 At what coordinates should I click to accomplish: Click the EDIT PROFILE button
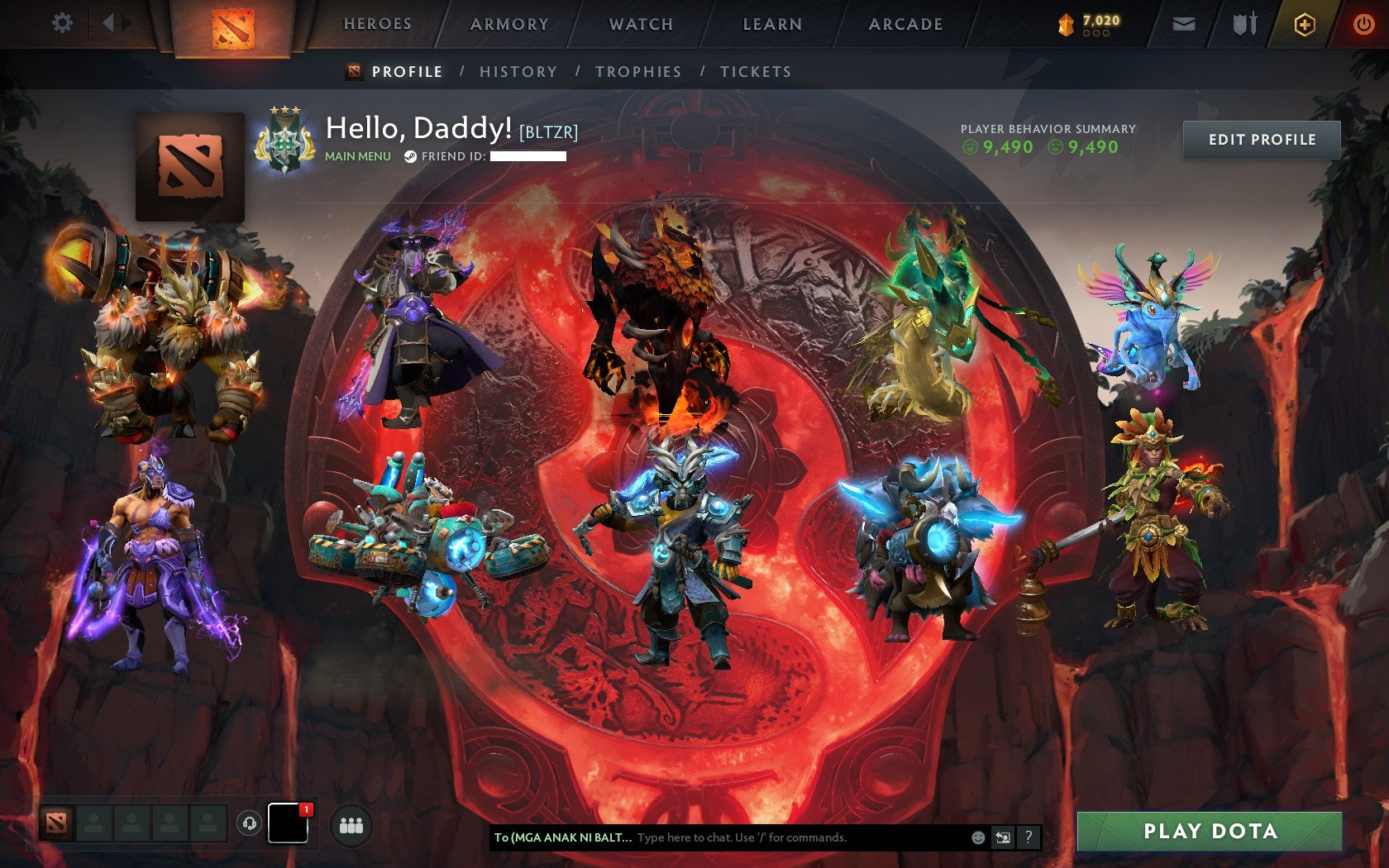coord(1261,140)
